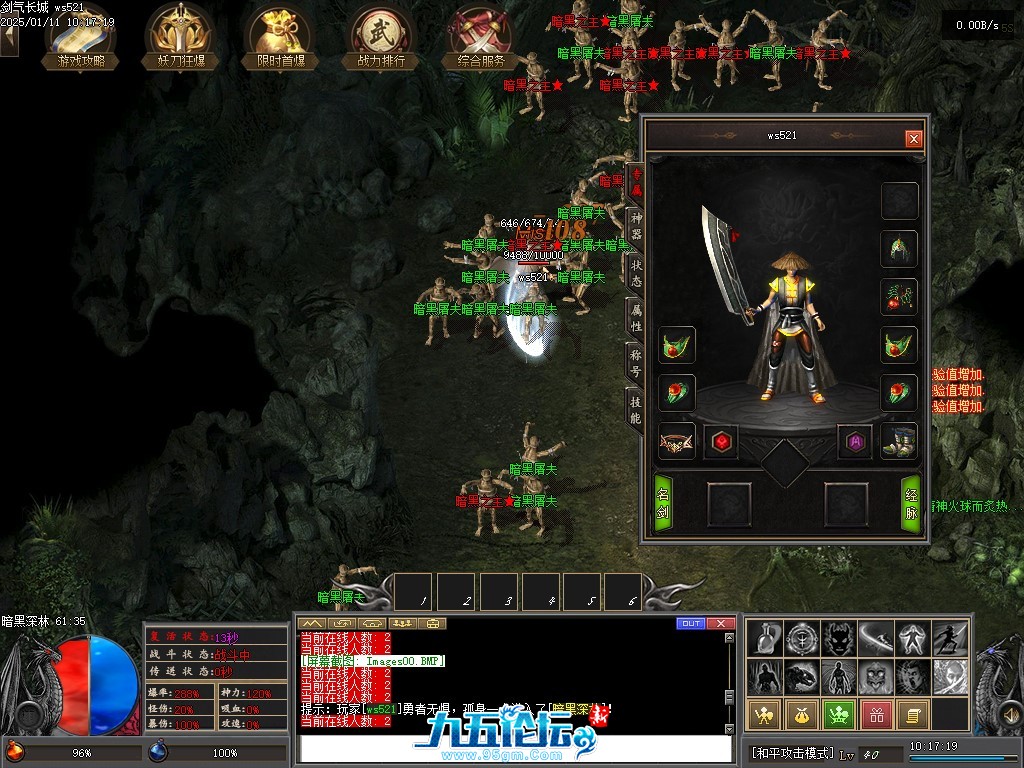Switch to the 状态 status tab
Viewport: 1024px width, 768px height.
(x=635, y=271)
